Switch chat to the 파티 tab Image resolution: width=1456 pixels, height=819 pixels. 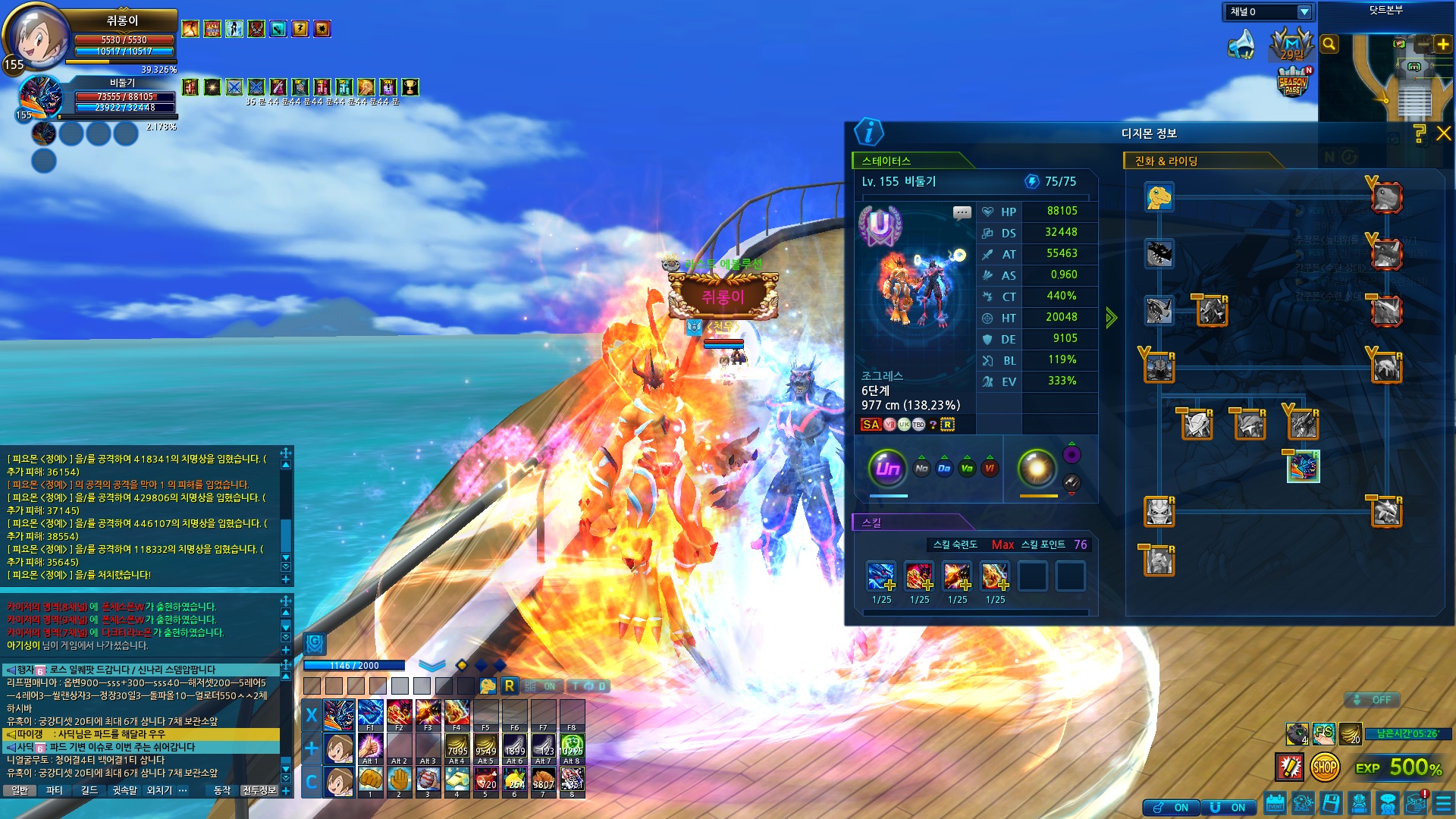(55, 790)
